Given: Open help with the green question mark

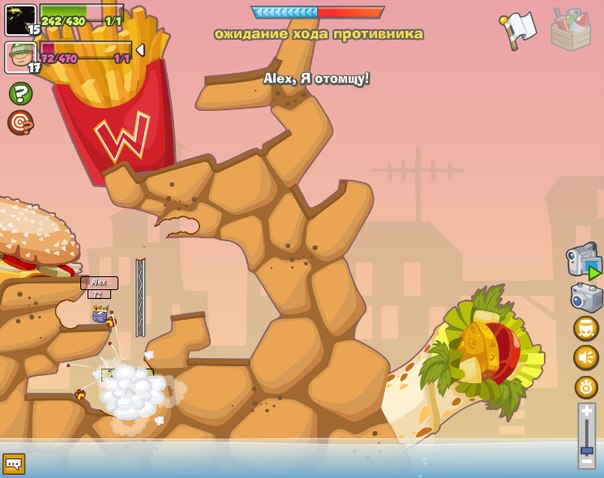Looking at the screenshot, I should coord(20,94).
